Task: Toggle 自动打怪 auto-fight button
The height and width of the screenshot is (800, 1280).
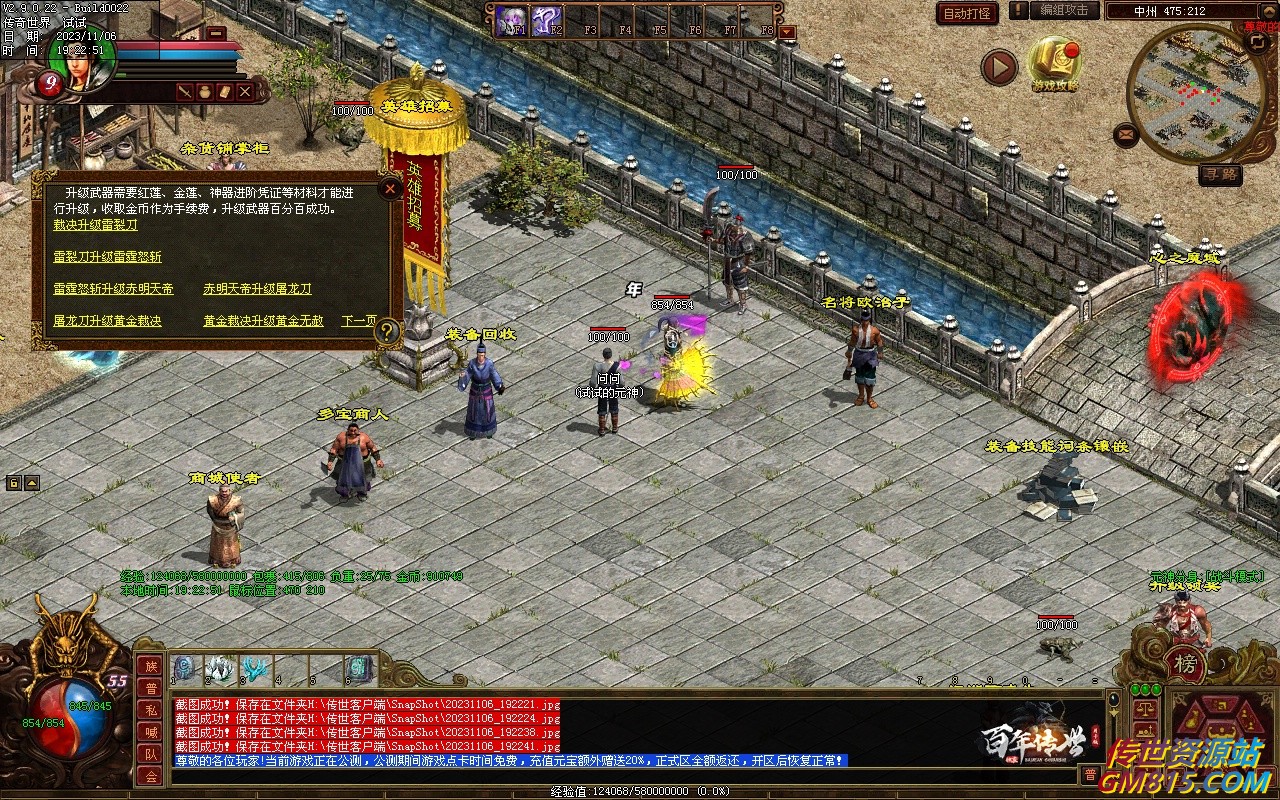Action: (967, 13)
